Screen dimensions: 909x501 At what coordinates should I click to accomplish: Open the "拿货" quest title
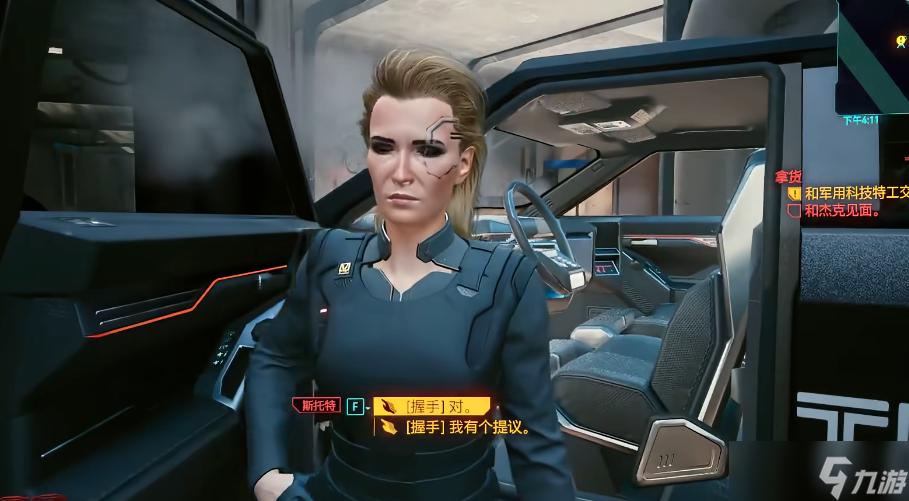pos(788,176)
